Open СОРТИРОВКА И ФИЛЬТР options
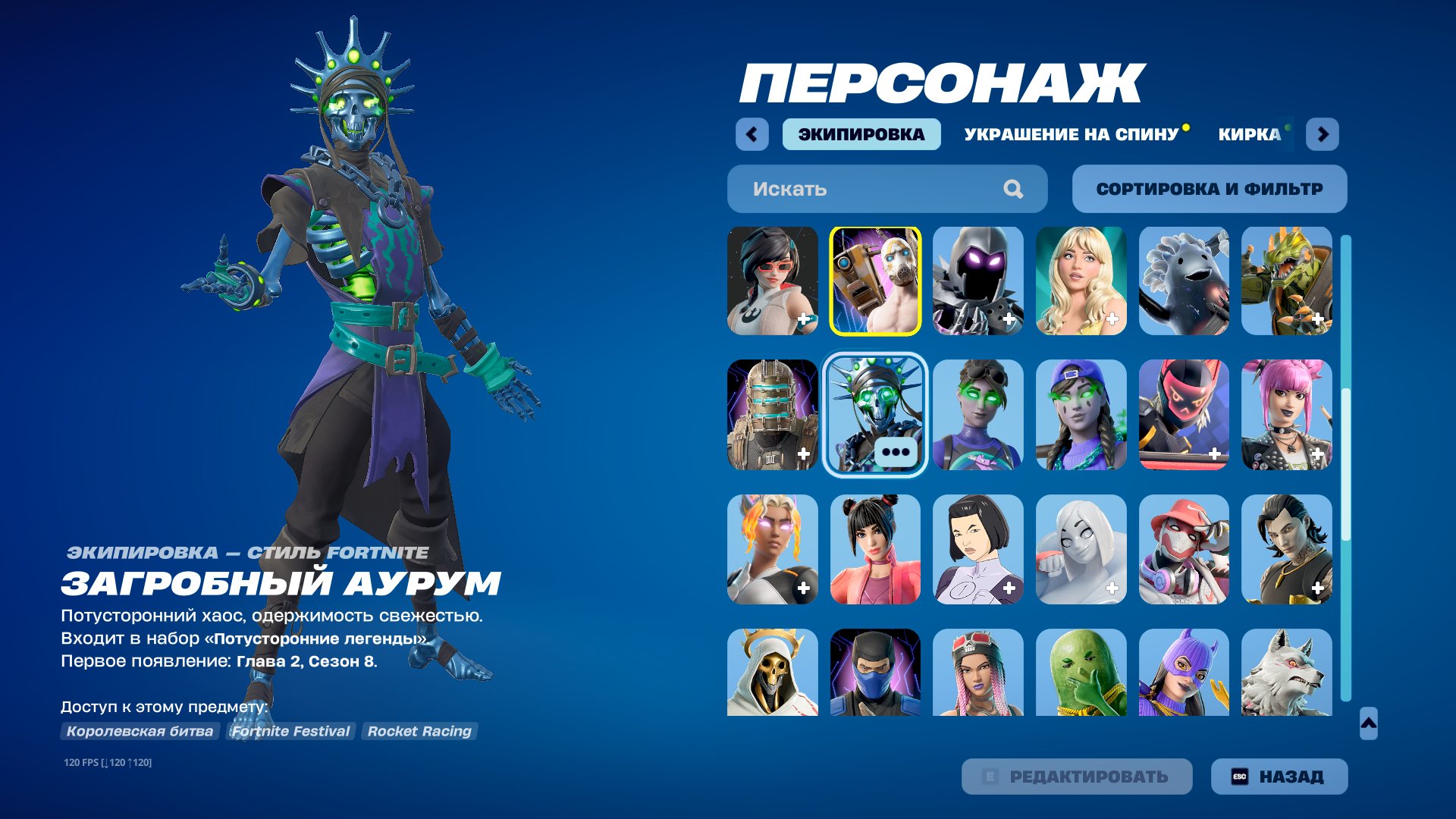Image resolution: width=1456 pixels, height=819 pixels. click(x=1207, y=189)
